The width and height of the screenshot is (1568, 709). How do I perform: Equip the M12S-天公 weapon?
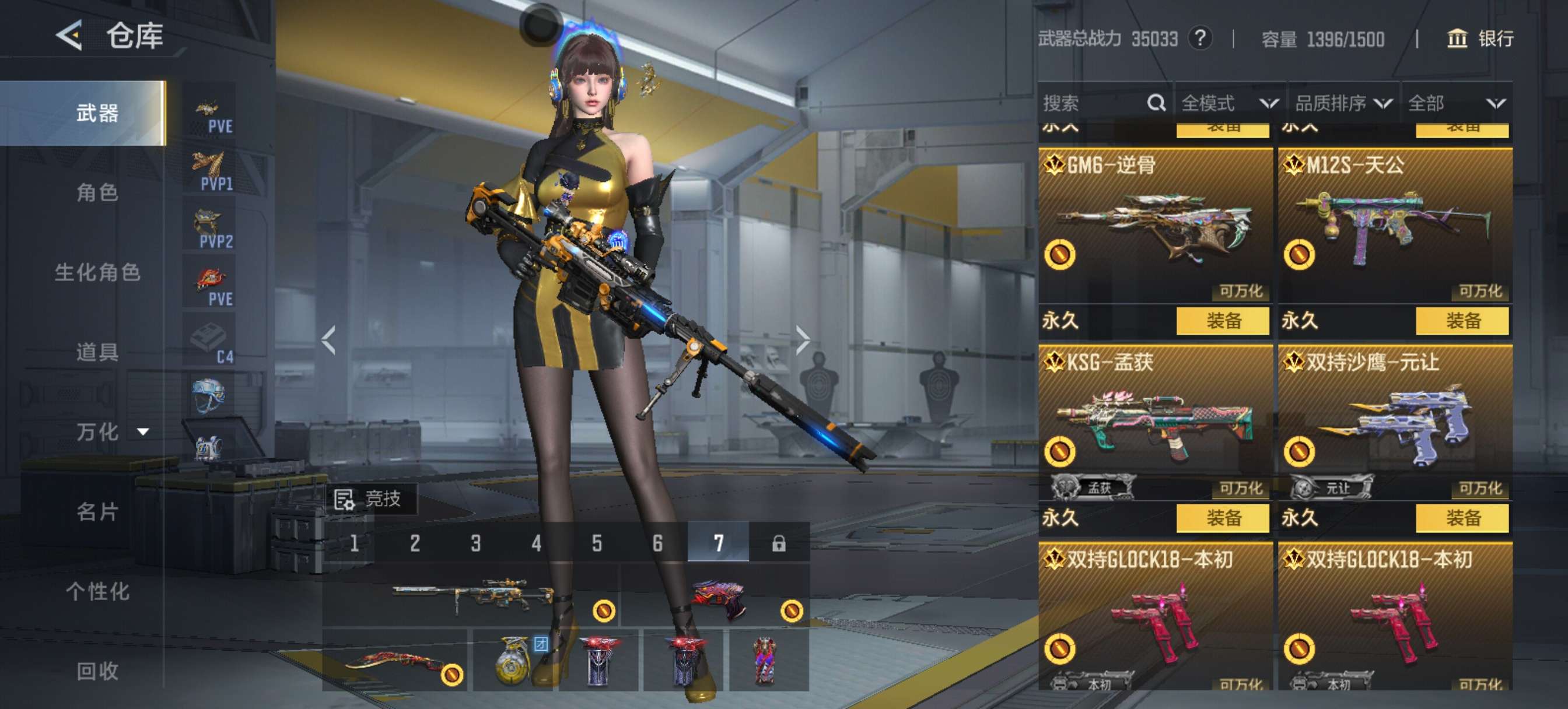click(x=1462, y=321)
